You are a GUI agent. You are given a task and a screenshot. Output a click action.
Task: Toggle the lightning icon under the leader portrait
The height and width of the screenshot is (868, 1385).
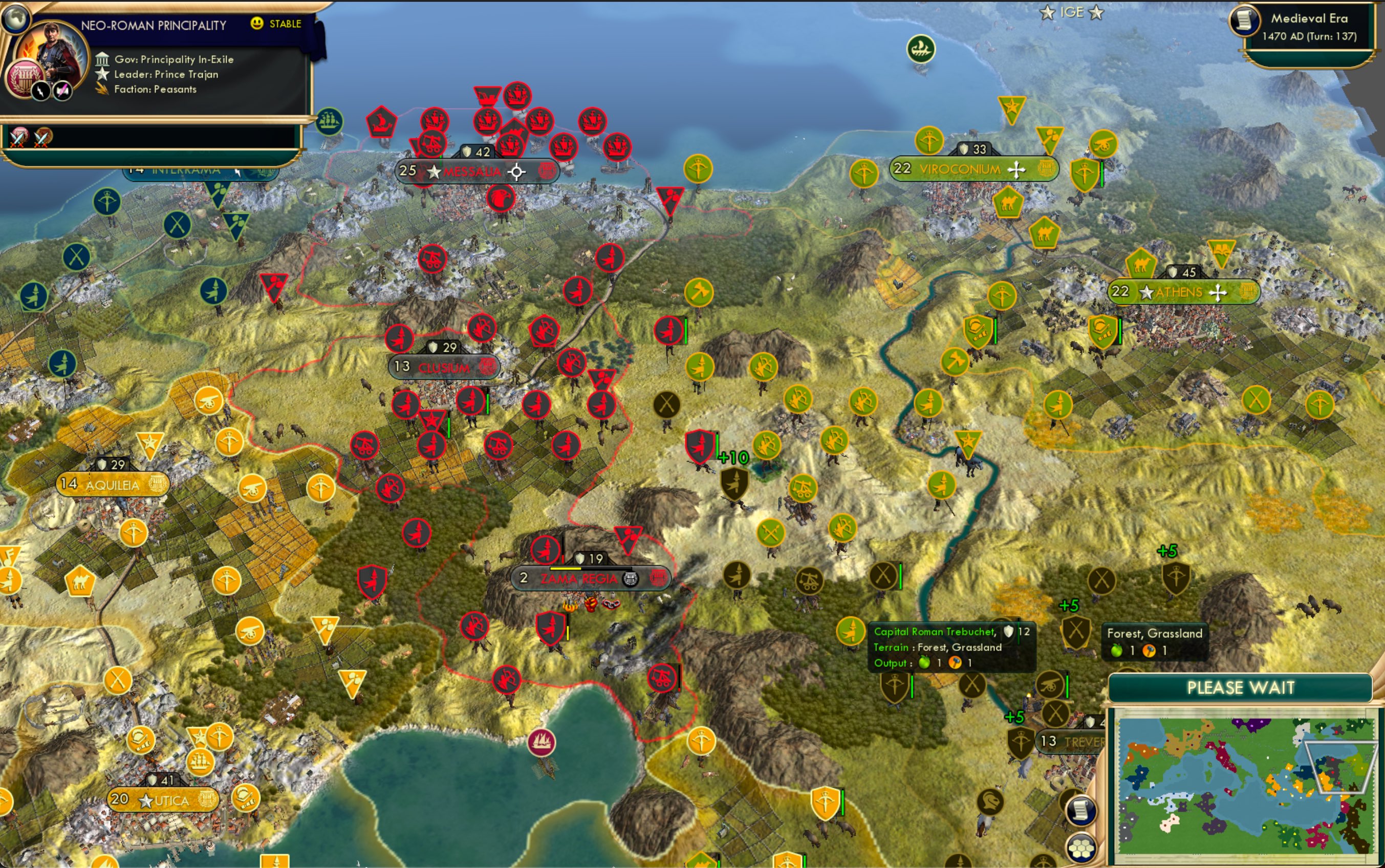[x=40, y=92]
